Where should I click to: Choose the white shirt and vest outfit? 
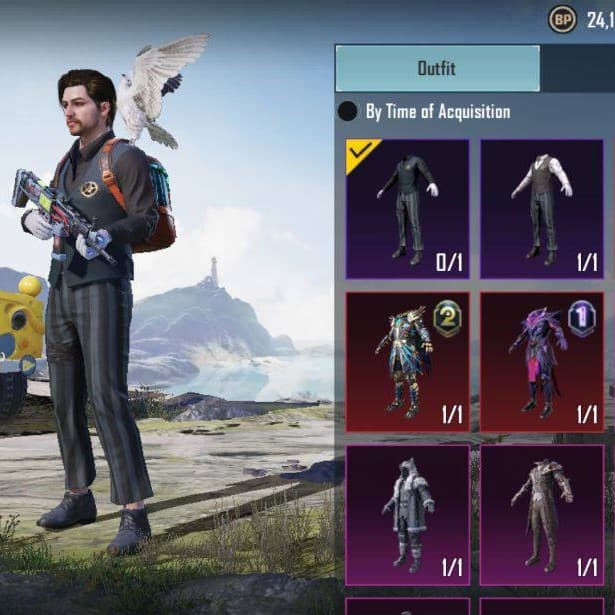[542, 208]
